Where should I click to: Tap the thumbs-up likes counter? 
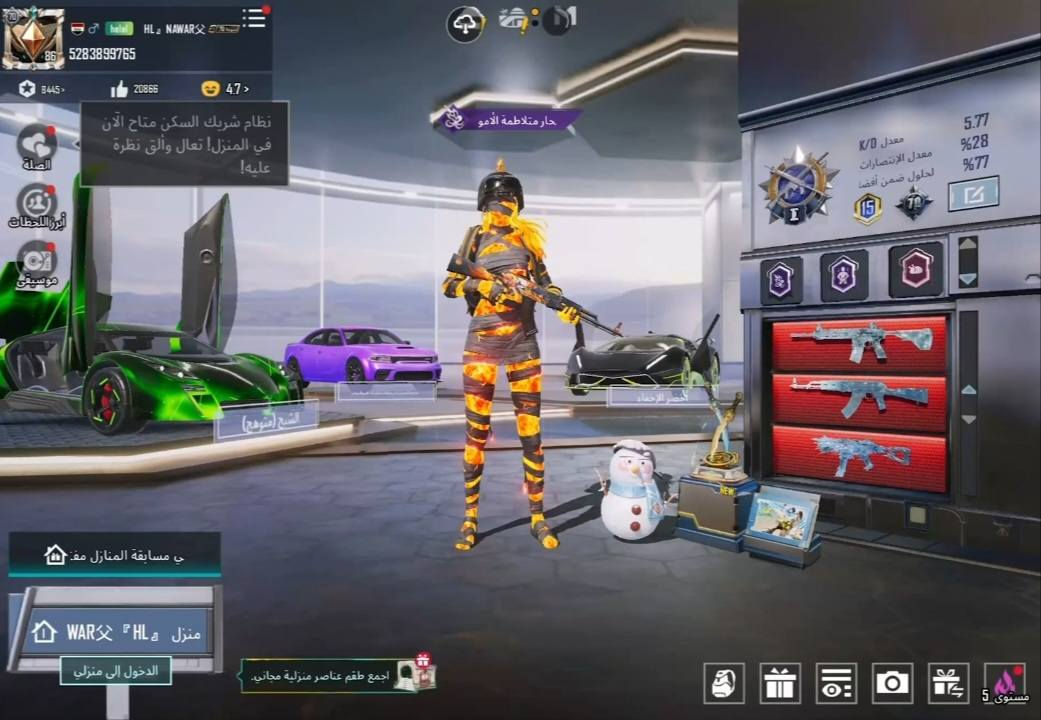(x=135, y=89)
